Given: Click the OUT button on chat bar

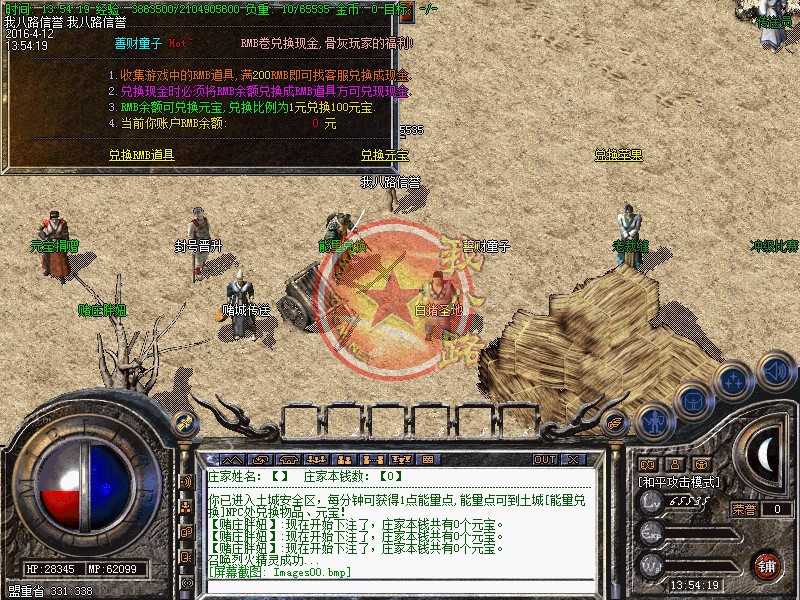Looking at the screenshot, I should [545, 460].
